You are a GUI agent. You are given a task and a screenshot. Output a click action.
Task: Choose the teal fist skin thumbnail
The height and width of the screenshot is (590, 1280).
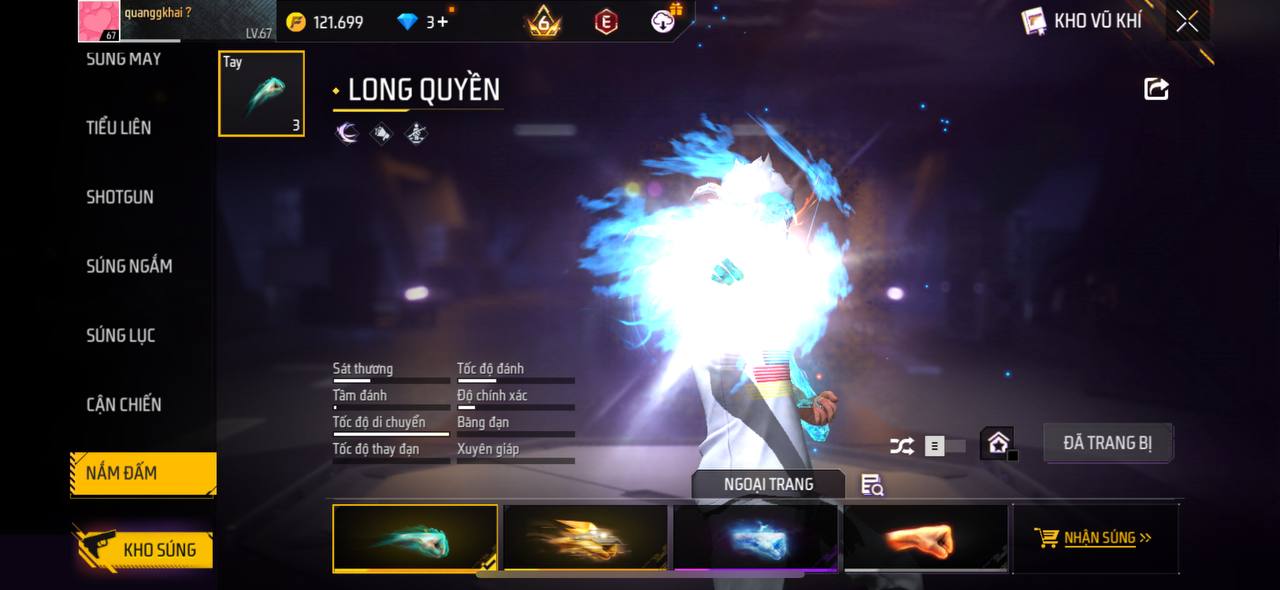pos(415,538)
